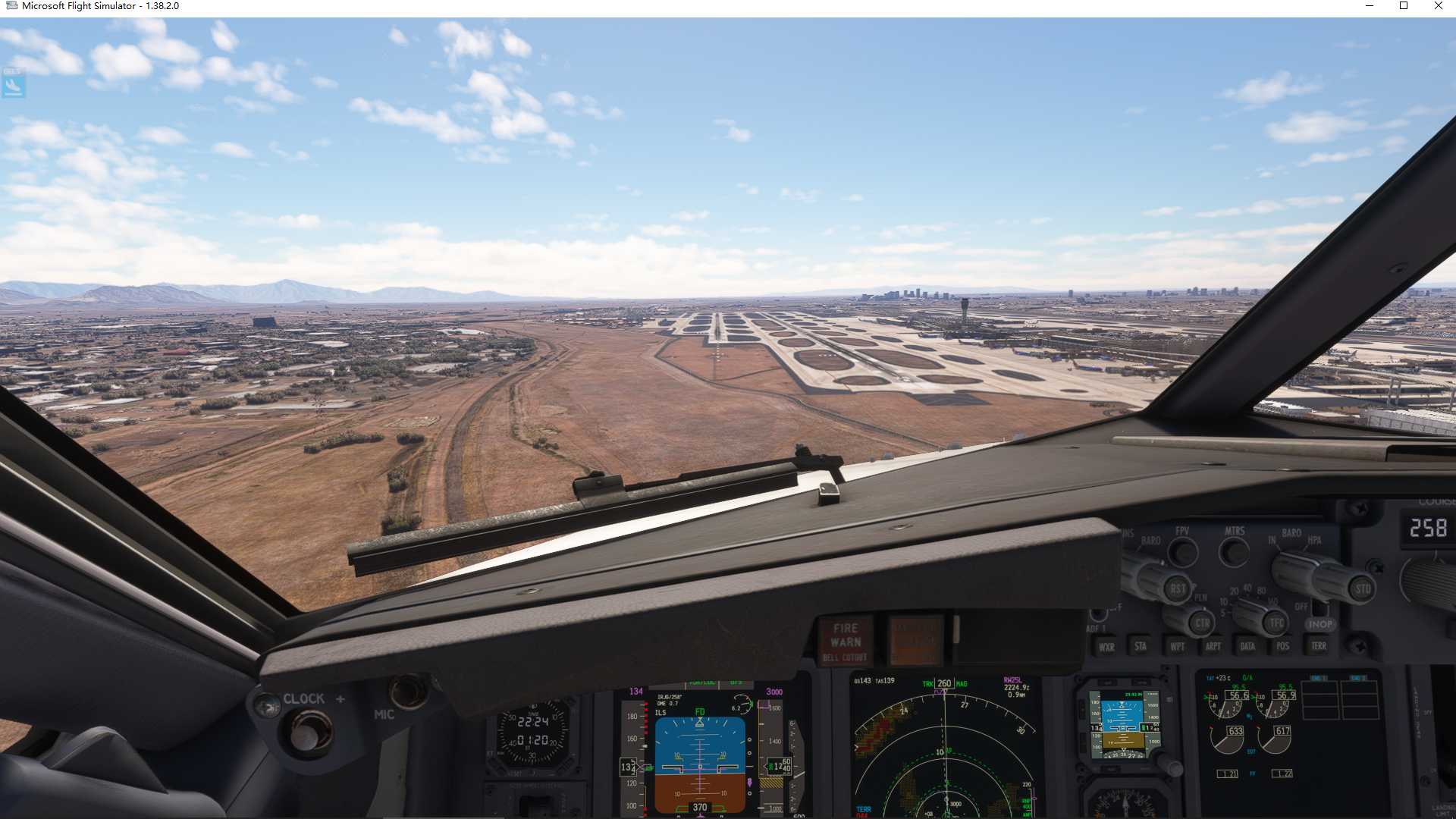Click the TFC map range knob

pyautogui.click(x=1275, y=623)
